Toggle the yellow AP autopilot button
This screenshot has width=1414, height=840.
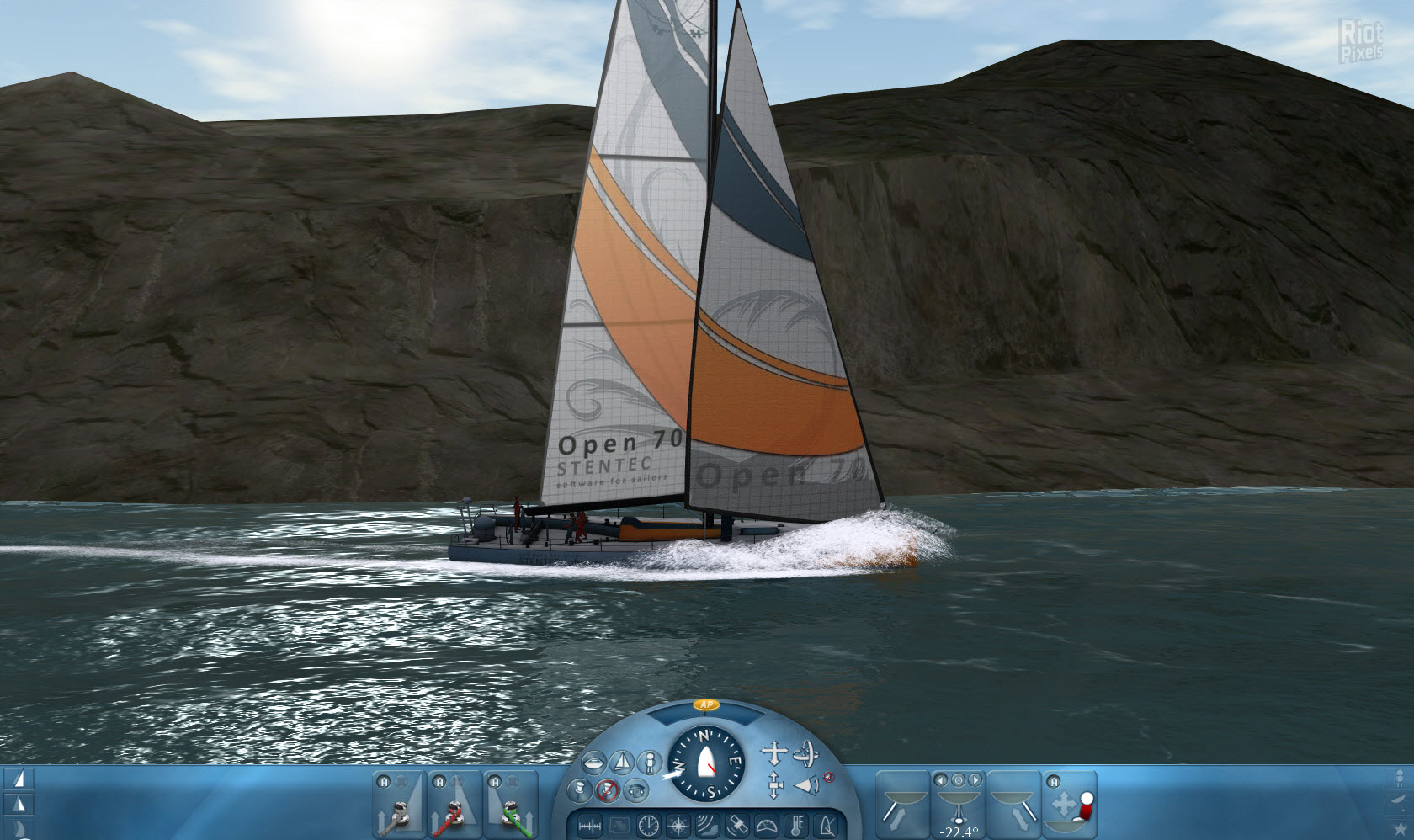click(705, 704)
